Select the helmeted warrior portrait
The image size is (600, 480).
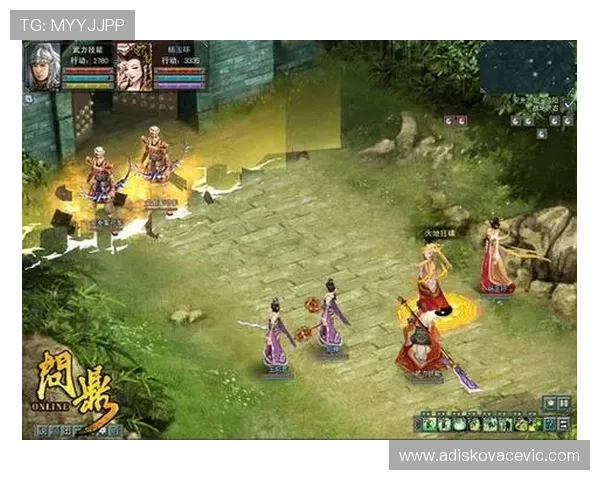pyautogui.click(x=43, y=67)
